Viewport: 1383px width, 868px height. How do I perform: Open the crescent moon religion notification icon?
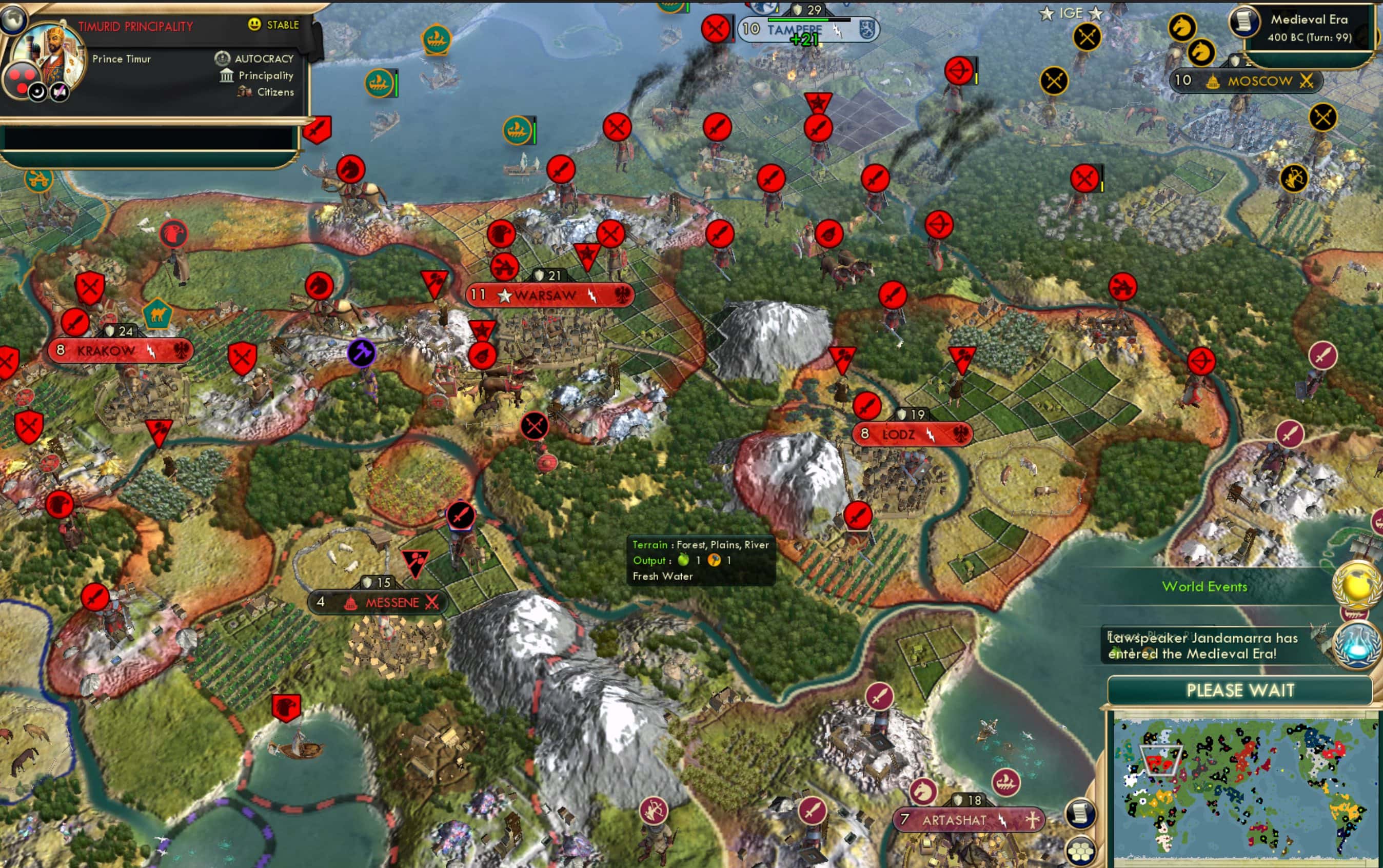click(x=38, y=92)
